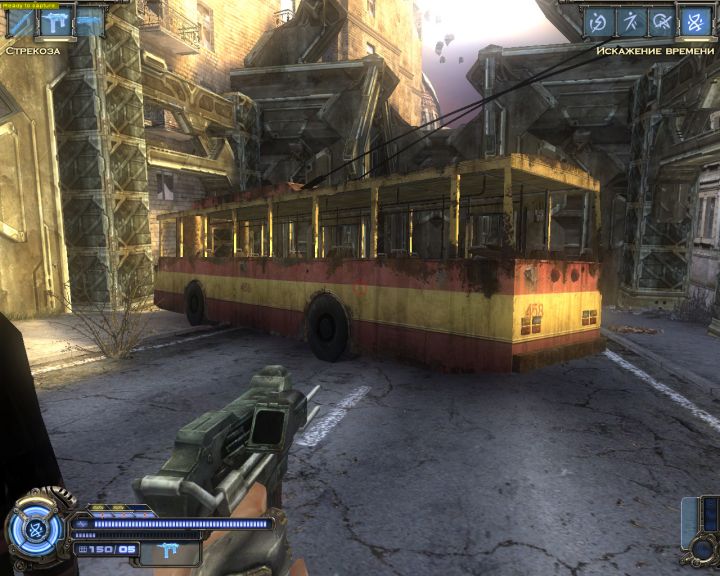
Task: Click the current weapon icon beside ammo
Action: point(165,549)
